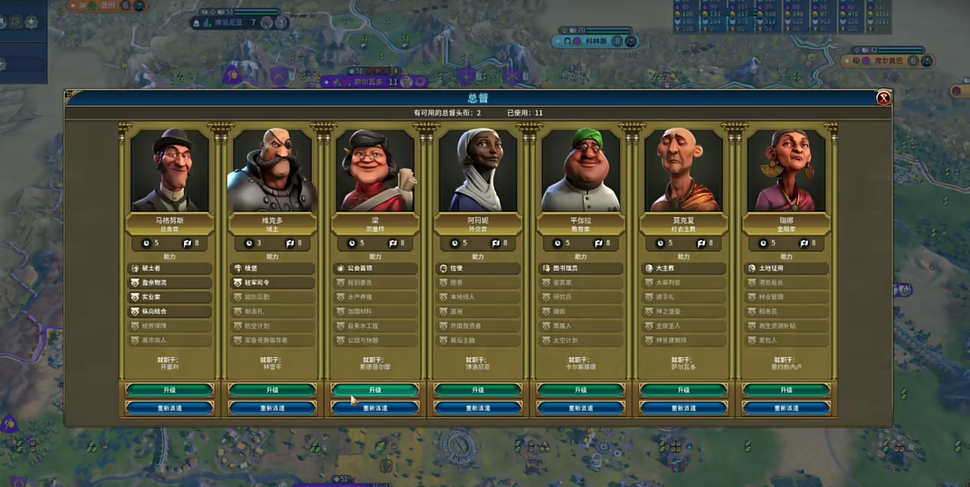
Task: Select 平伽拉's green-turban portrait
Action: [x=581, y=170]
